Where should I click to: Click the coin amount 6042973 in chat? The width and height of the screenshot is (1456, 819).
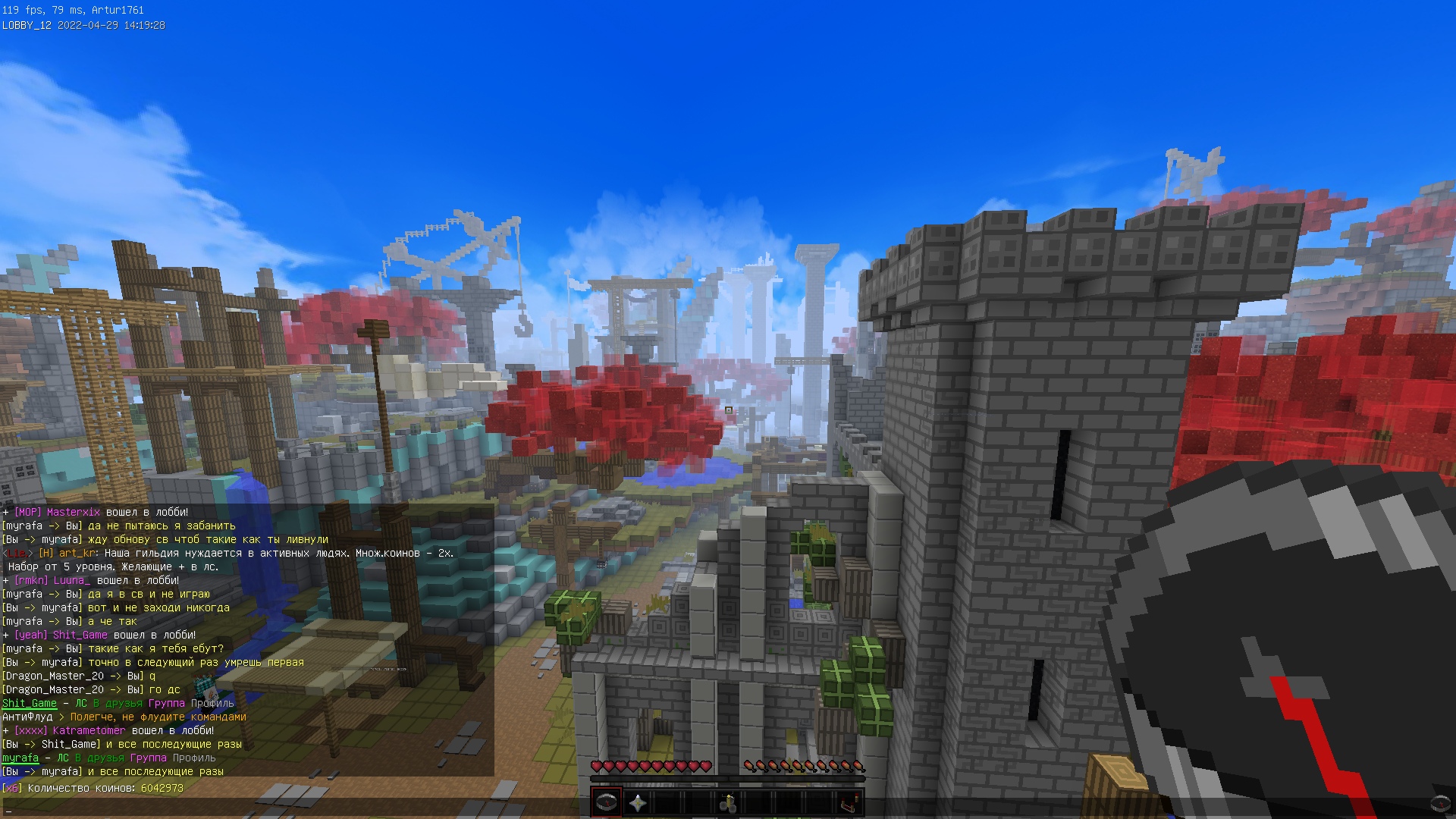click(161, 788)
